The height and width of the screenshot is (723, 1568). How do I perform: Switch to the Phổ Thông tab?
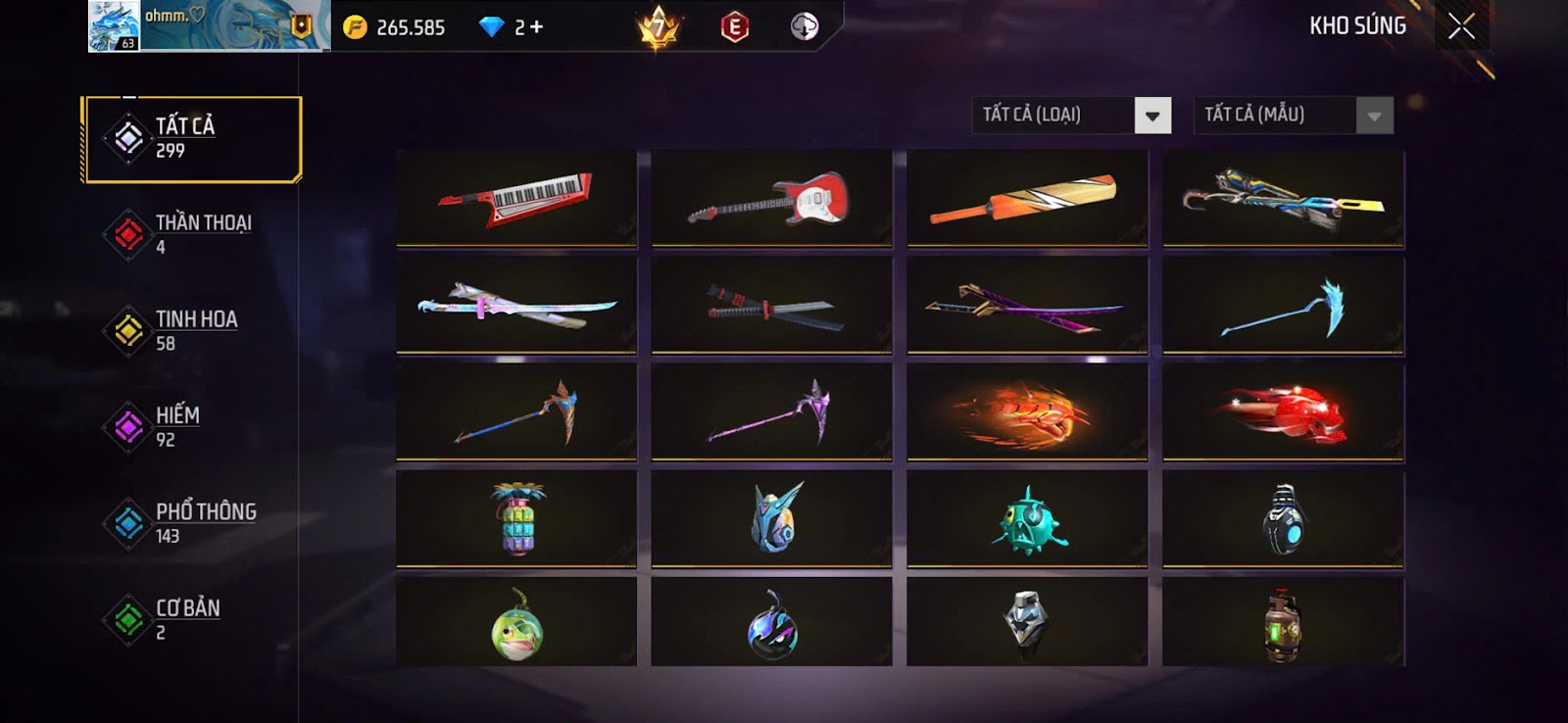pyautogui.click(x=192, y=522)
